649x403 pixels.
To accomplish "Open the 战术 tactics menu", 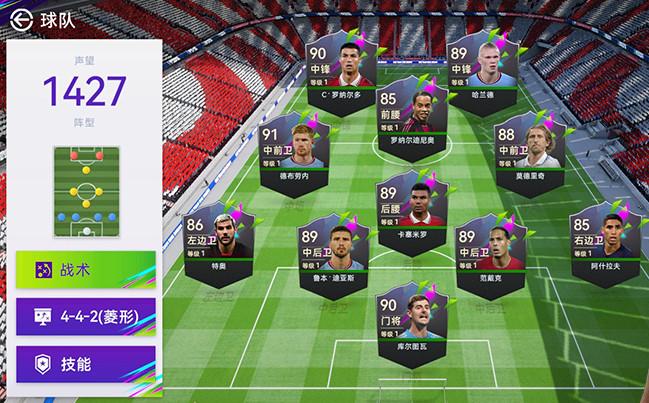I will click(85, 270).
